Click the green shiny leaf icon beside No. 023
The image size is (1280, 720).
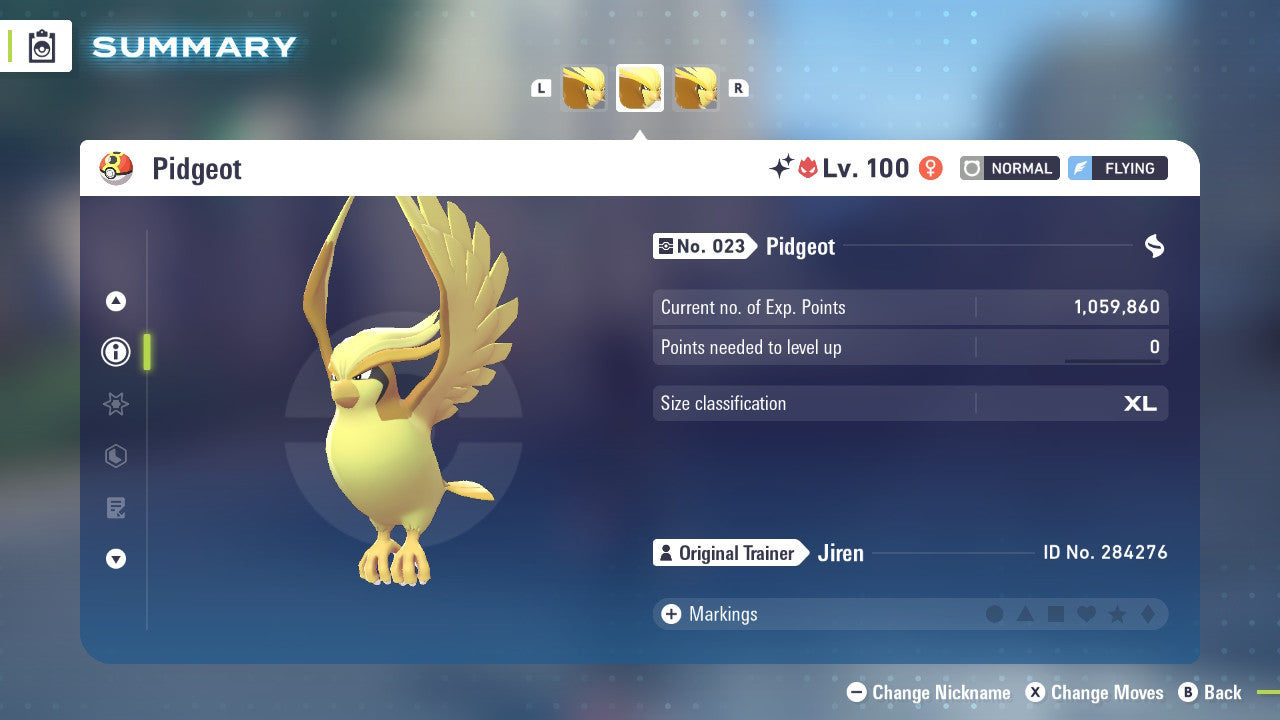tap(1154, 246)
